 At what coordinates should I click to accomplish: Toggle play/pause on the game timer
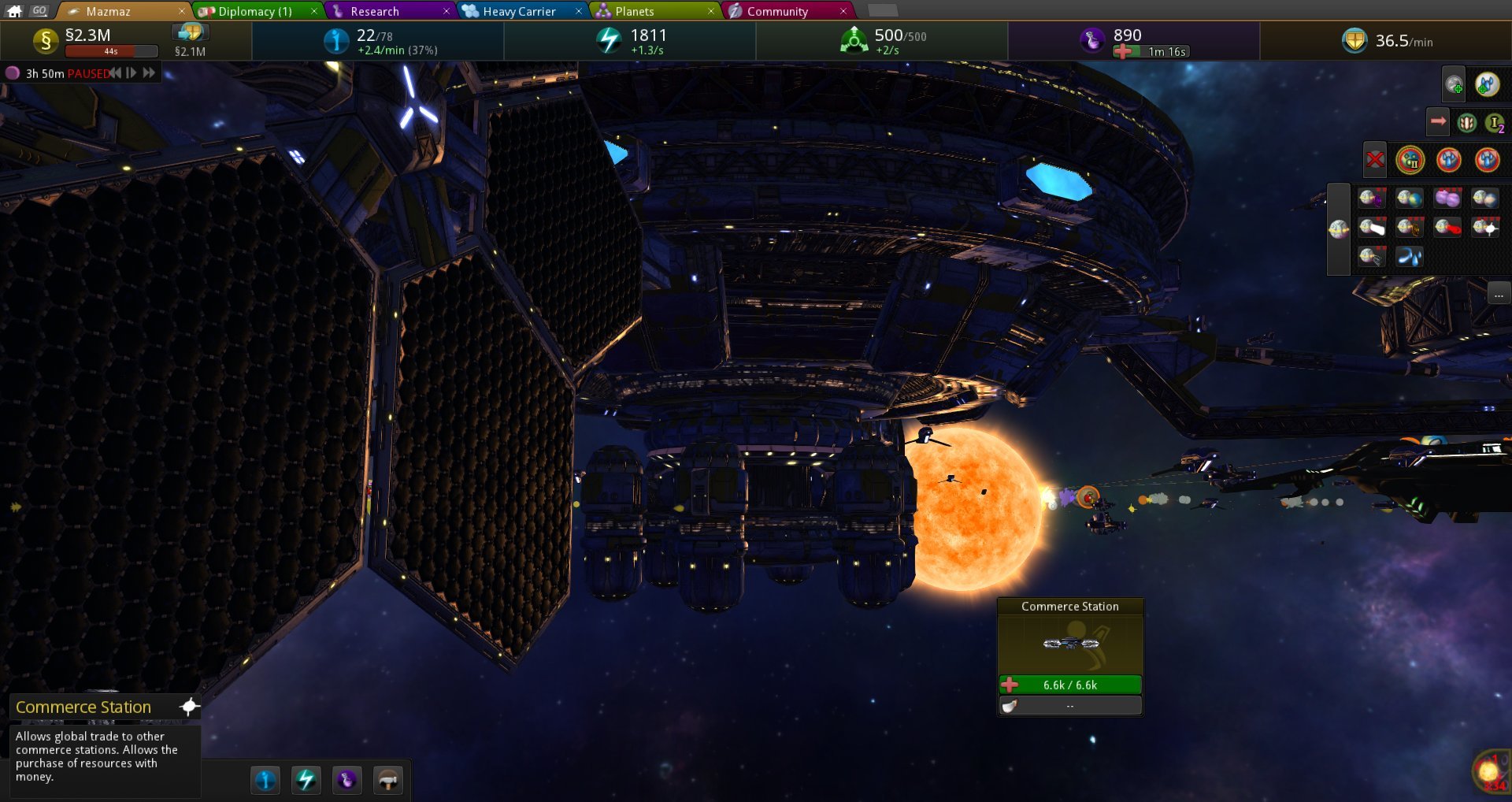point(132,73)
